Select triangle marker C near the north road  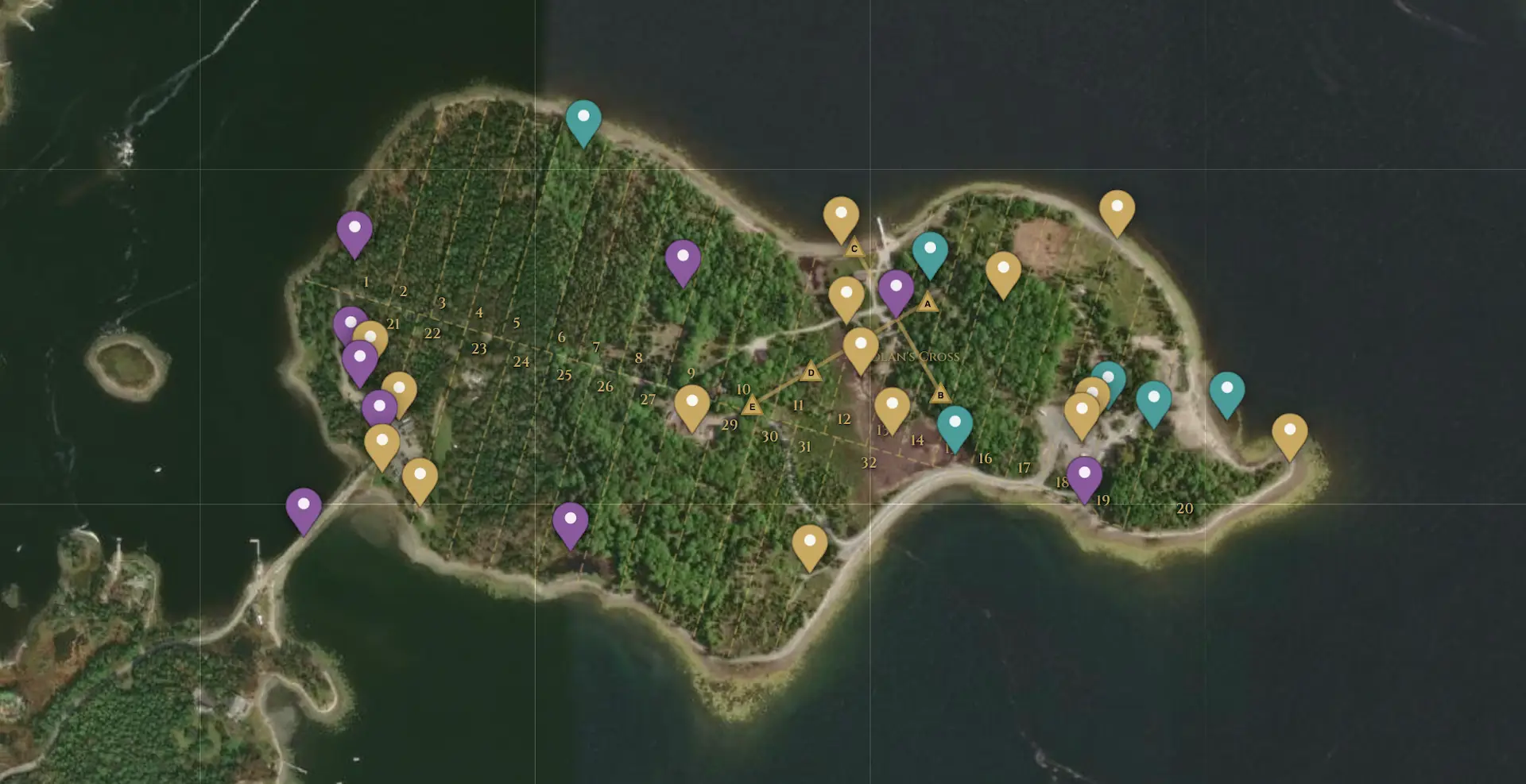(854, 249)
